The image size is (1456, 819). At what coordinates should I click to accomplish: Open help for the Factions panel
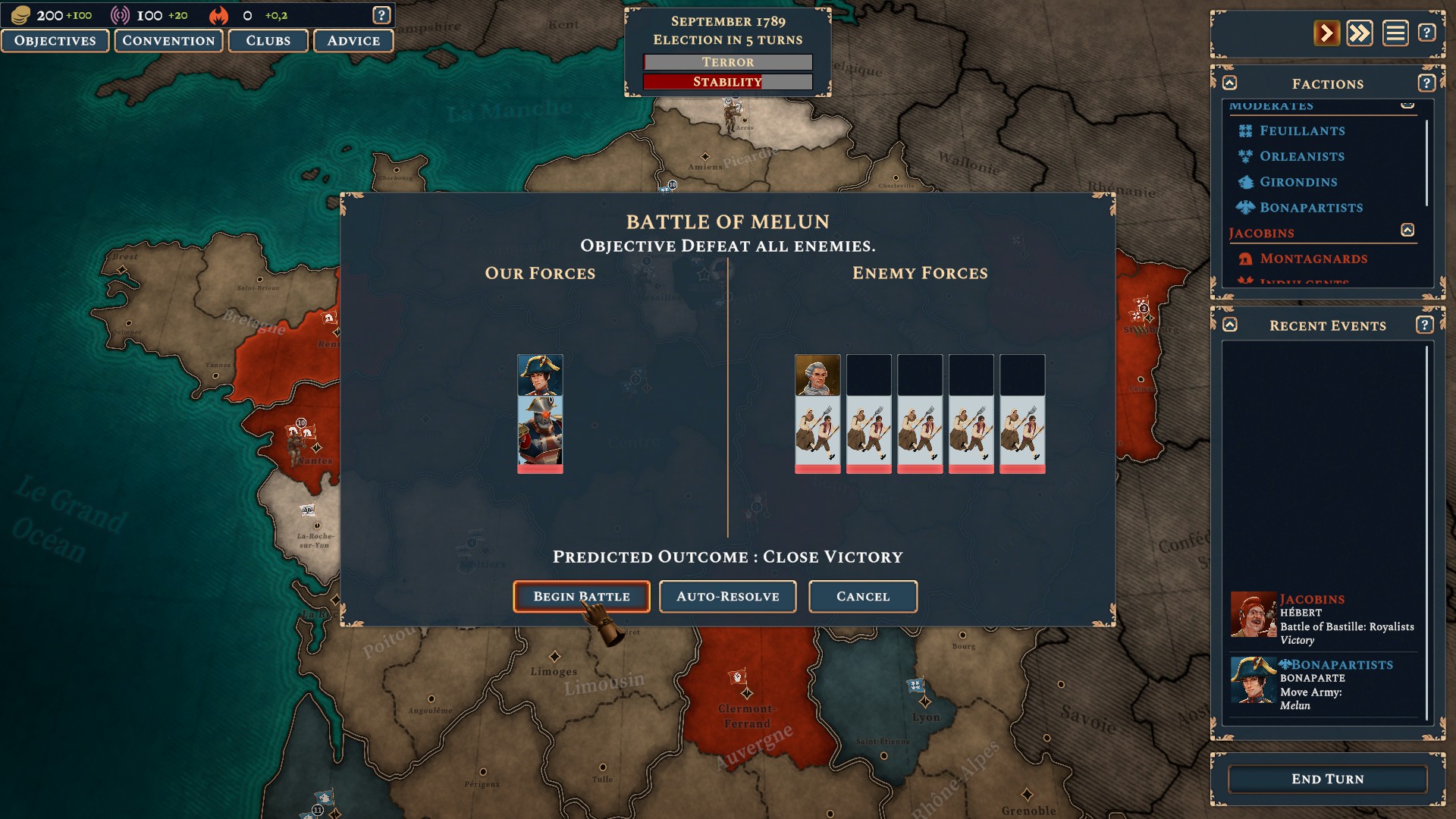click(1426, 83)
